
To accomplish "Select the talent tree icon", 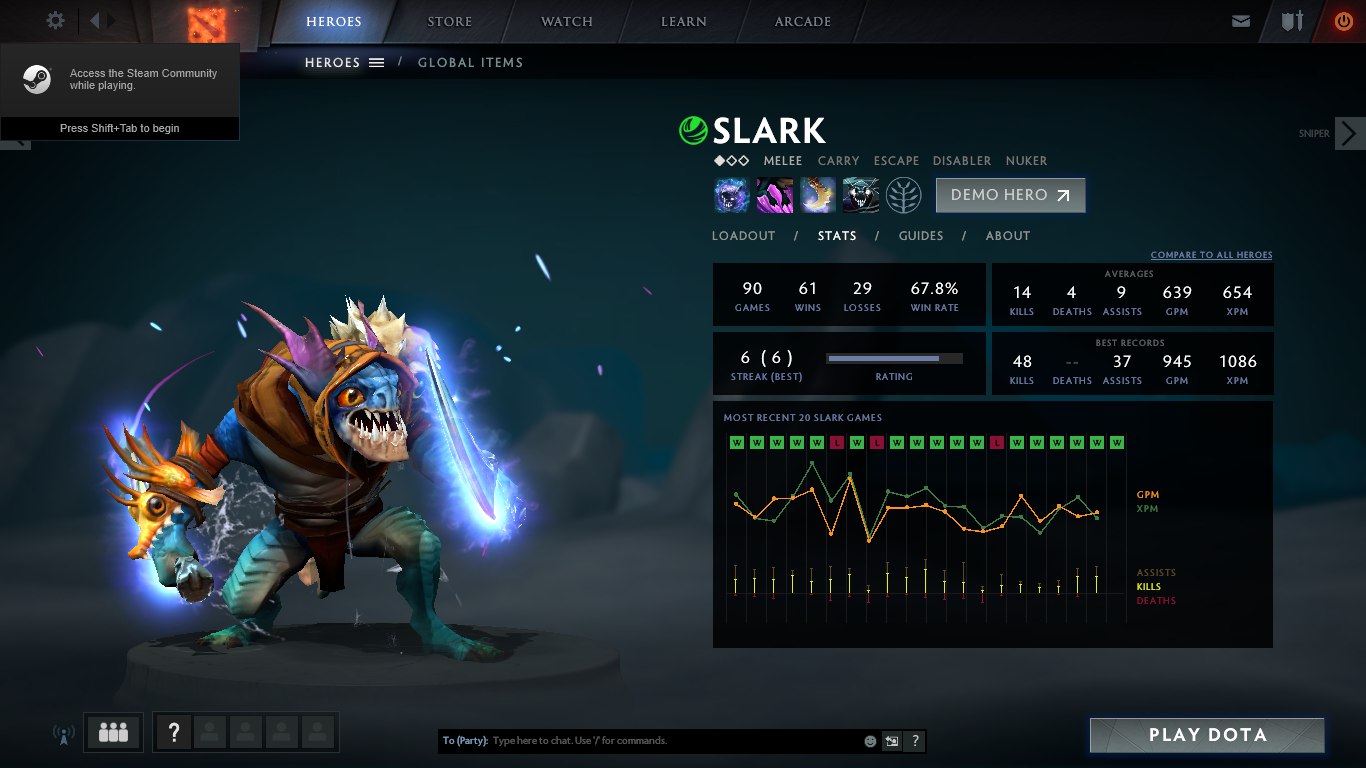I will coord(903,195).
